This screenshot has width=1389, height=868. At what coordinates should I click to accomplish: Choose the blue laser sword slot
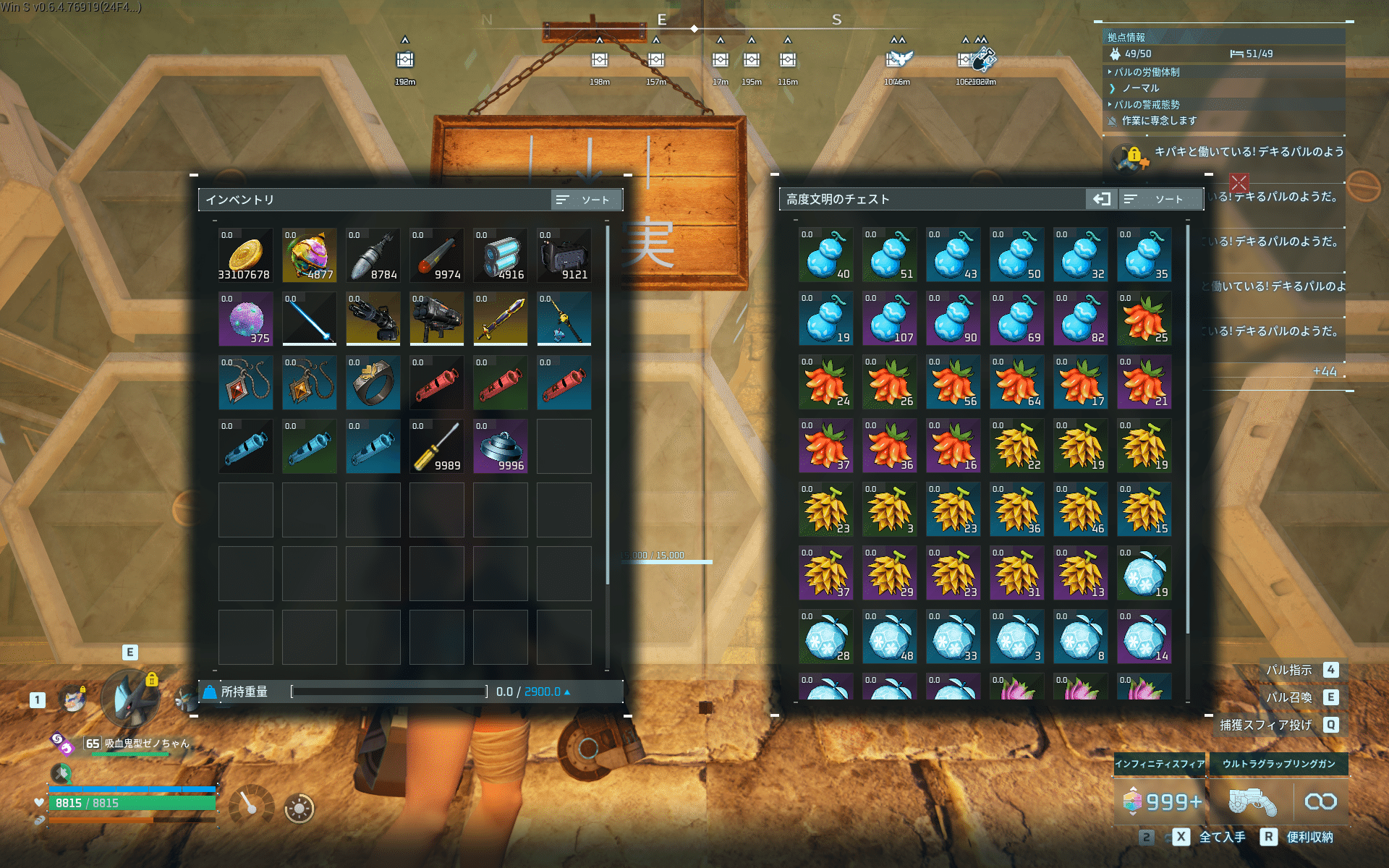[309, 319]
